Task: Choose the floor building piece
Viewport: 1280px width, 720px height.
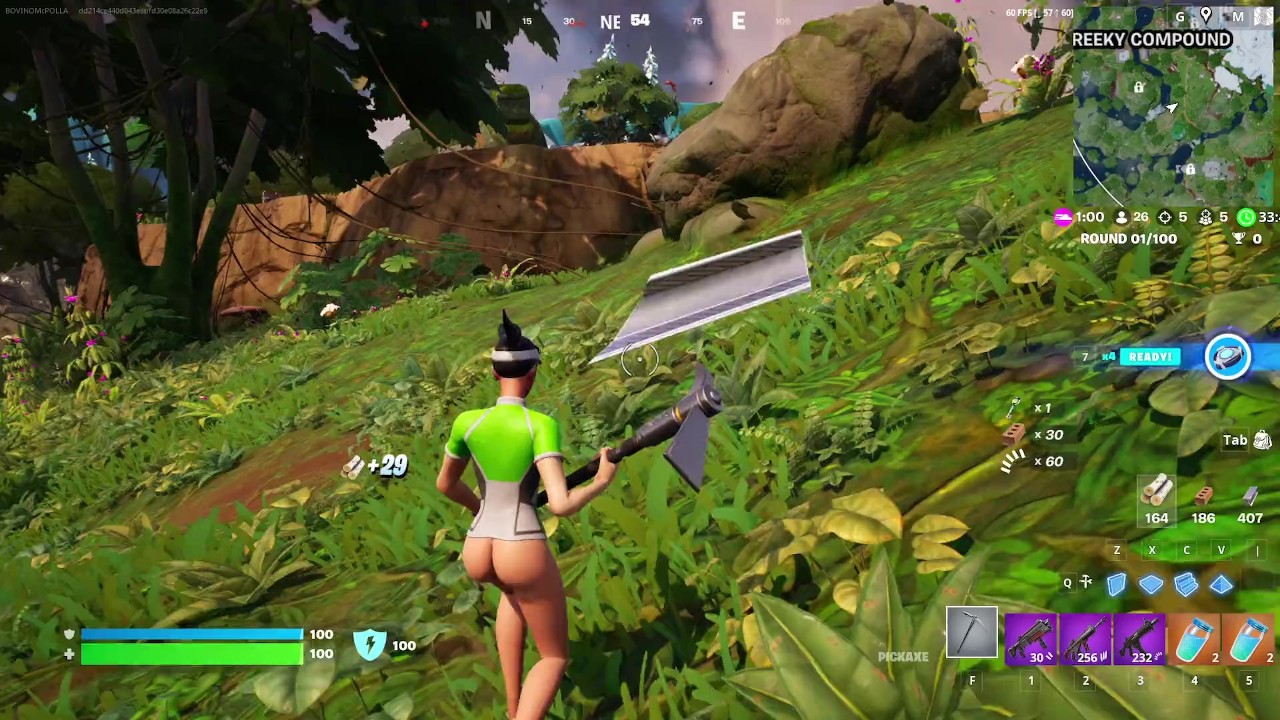Action: point(1152,584)
